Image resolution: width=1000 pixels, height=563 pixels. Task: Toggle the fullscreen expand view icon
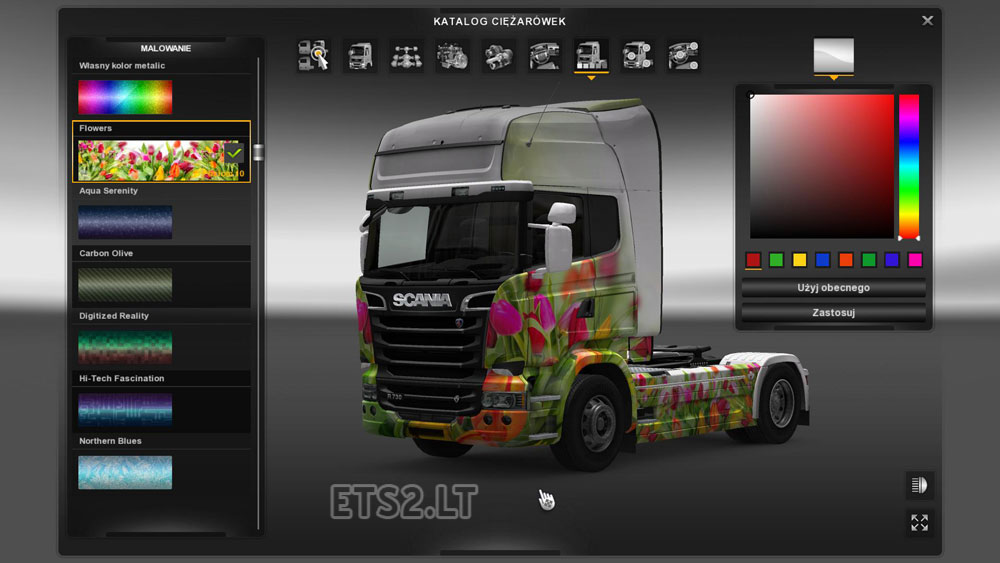coord(919,522)
